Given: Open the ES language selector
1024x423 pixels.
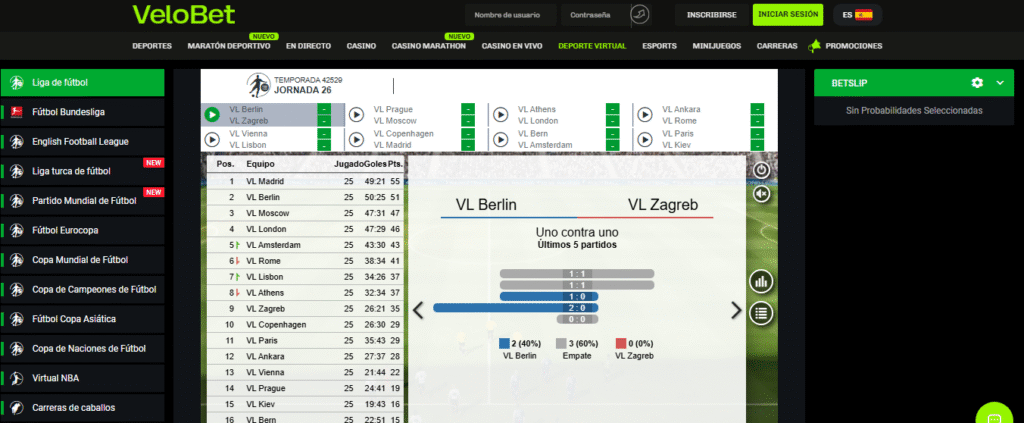Looking at the screenshot, I should click(x=857, y=15).
